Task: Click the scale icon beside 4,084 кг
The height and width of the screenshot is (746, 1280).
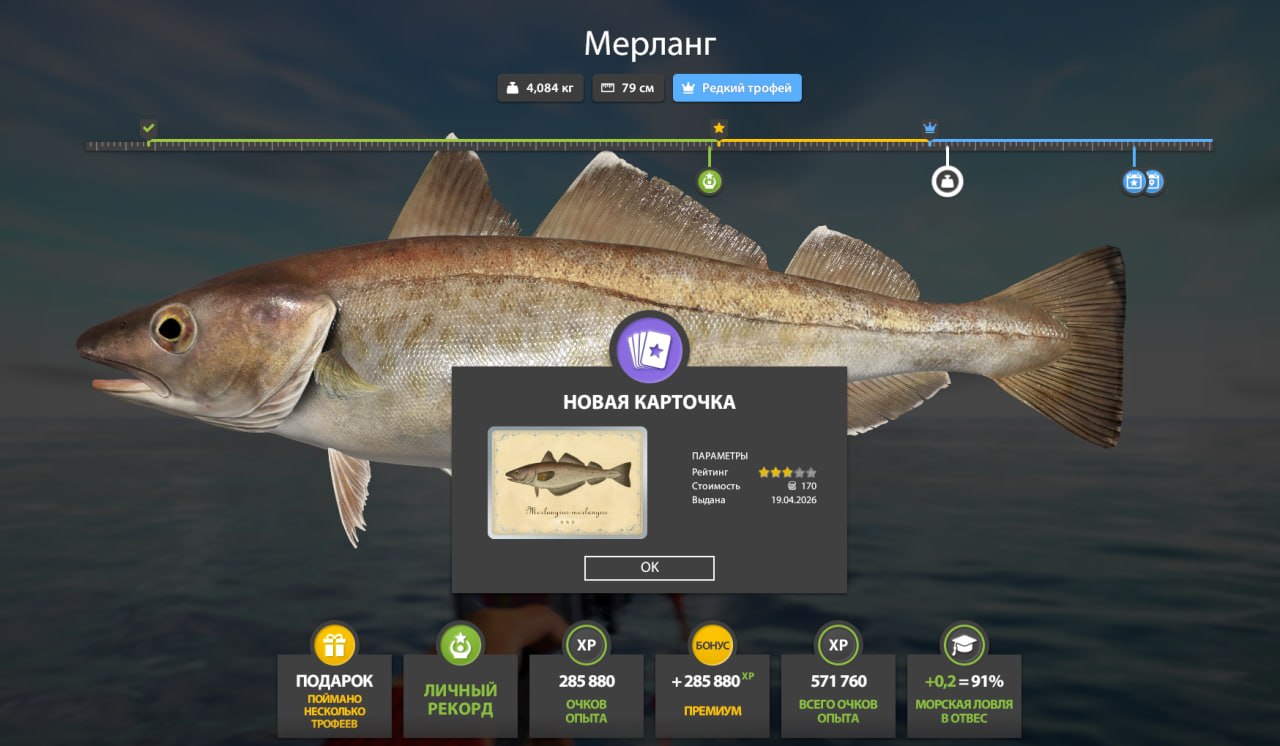Action: point(513,87)
